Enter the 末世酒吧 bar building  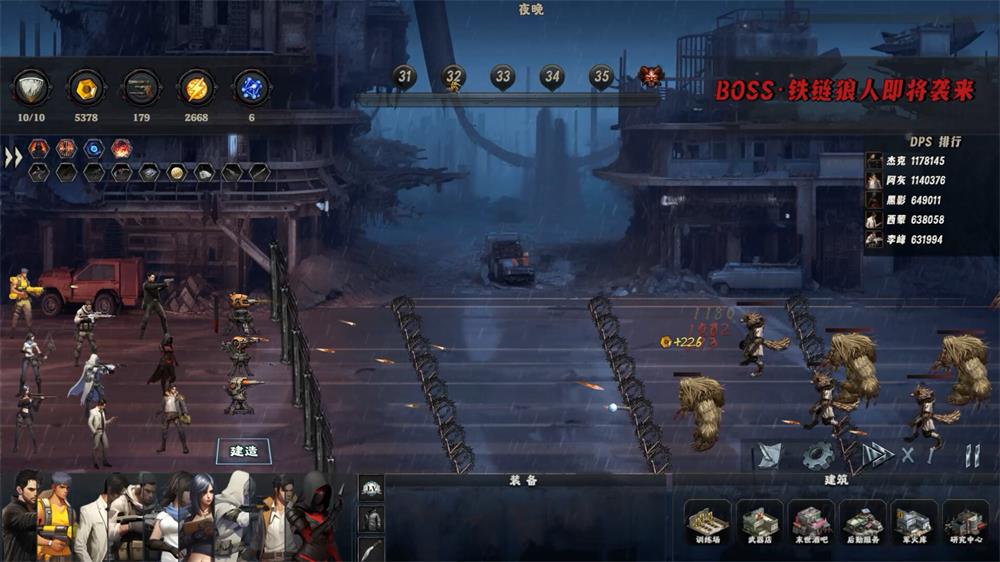811,523
